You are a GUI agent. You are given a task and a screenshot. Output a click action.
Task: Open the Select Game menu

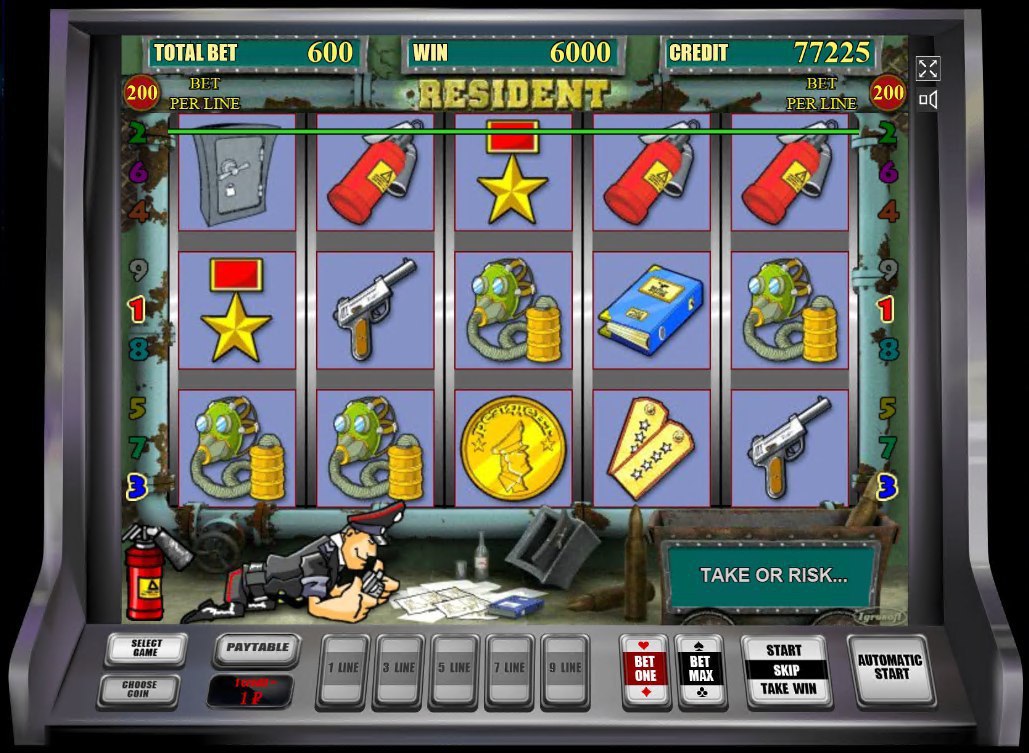pos(145,649)
